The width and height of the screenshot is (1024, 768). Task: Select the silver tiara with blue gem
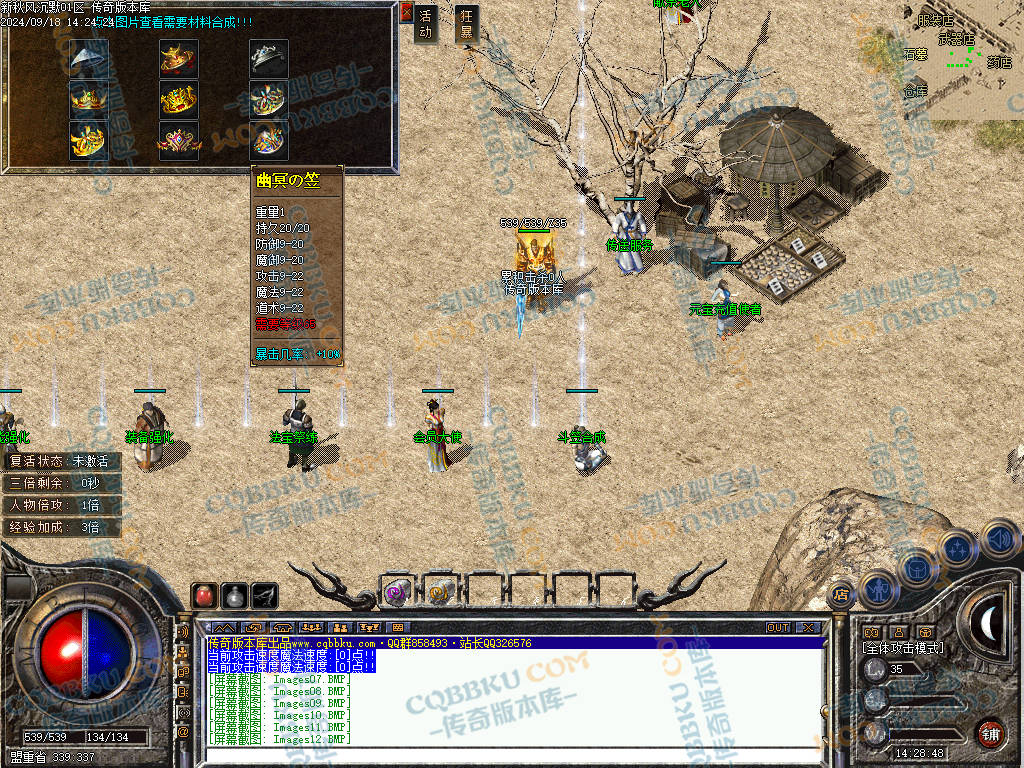268,58
